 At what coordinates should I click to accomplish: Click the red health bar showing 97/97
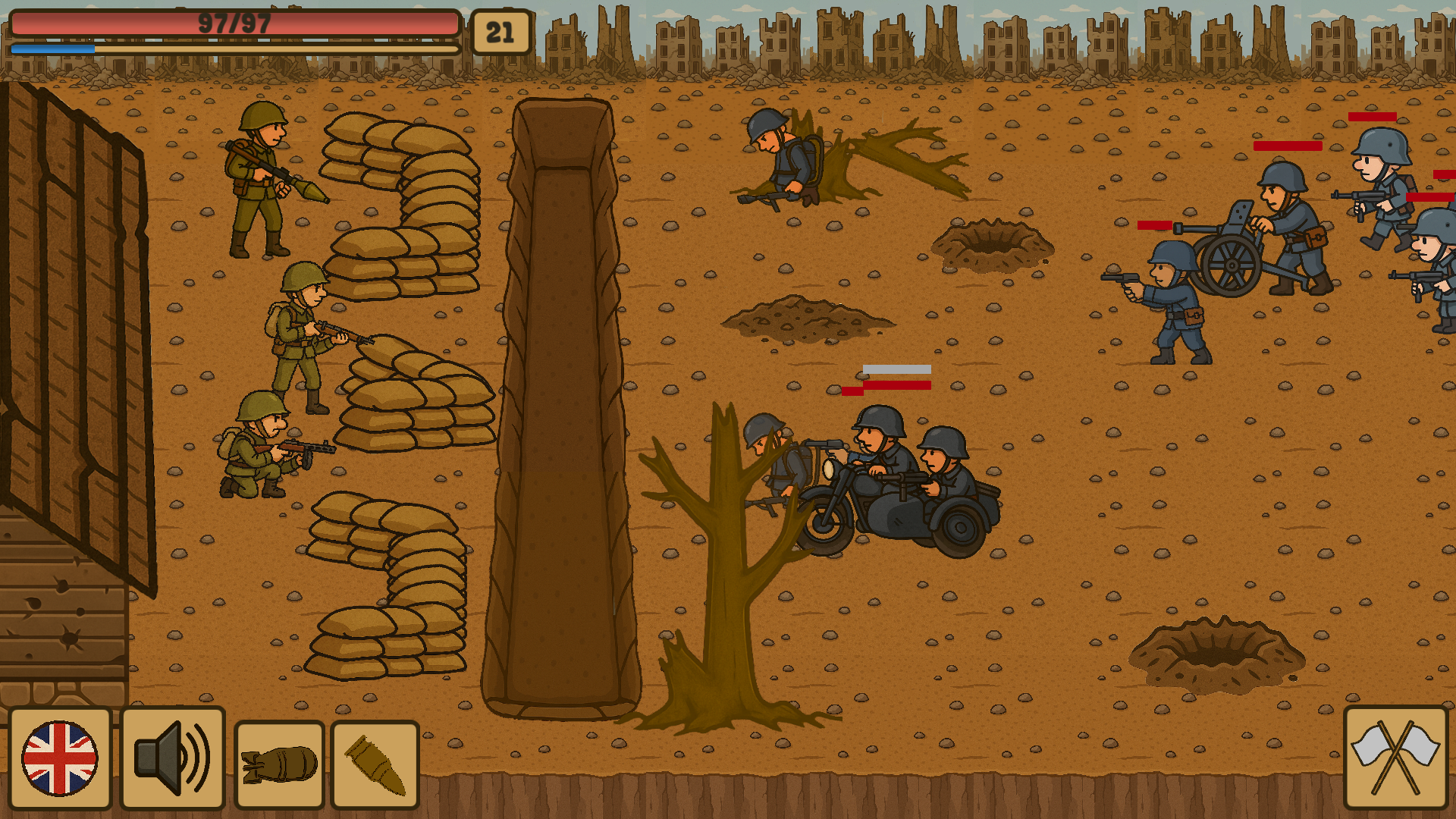coord(235,24)
